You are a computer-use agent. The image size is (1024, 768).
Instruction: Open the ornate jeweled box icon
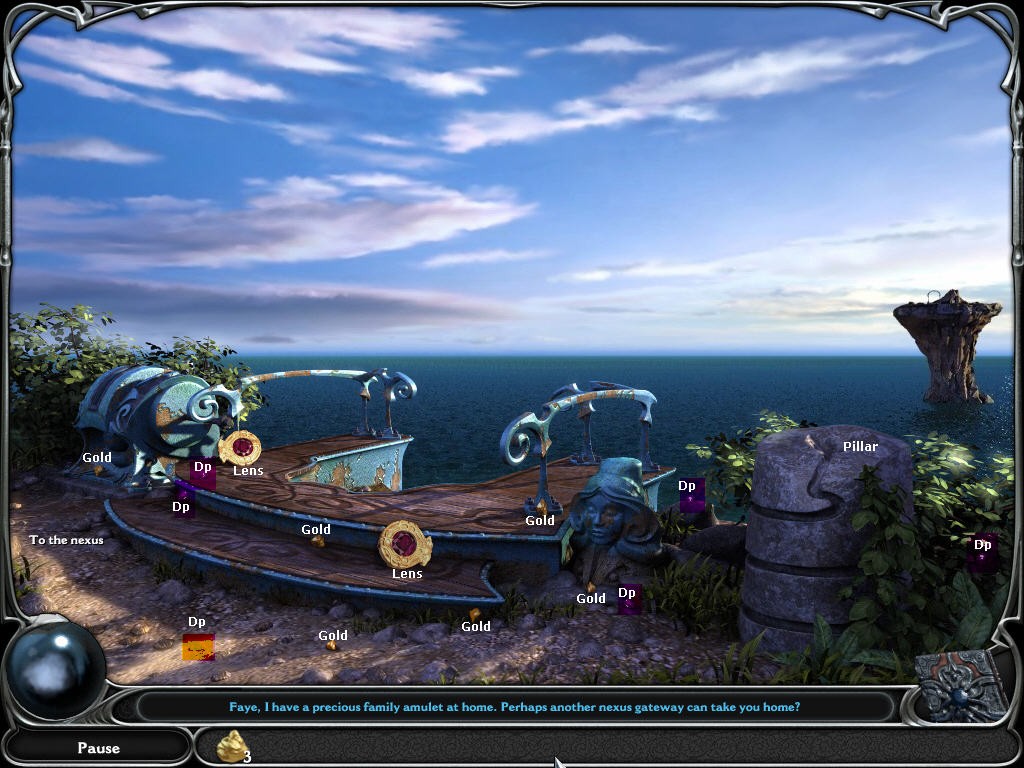coord(961,686)
